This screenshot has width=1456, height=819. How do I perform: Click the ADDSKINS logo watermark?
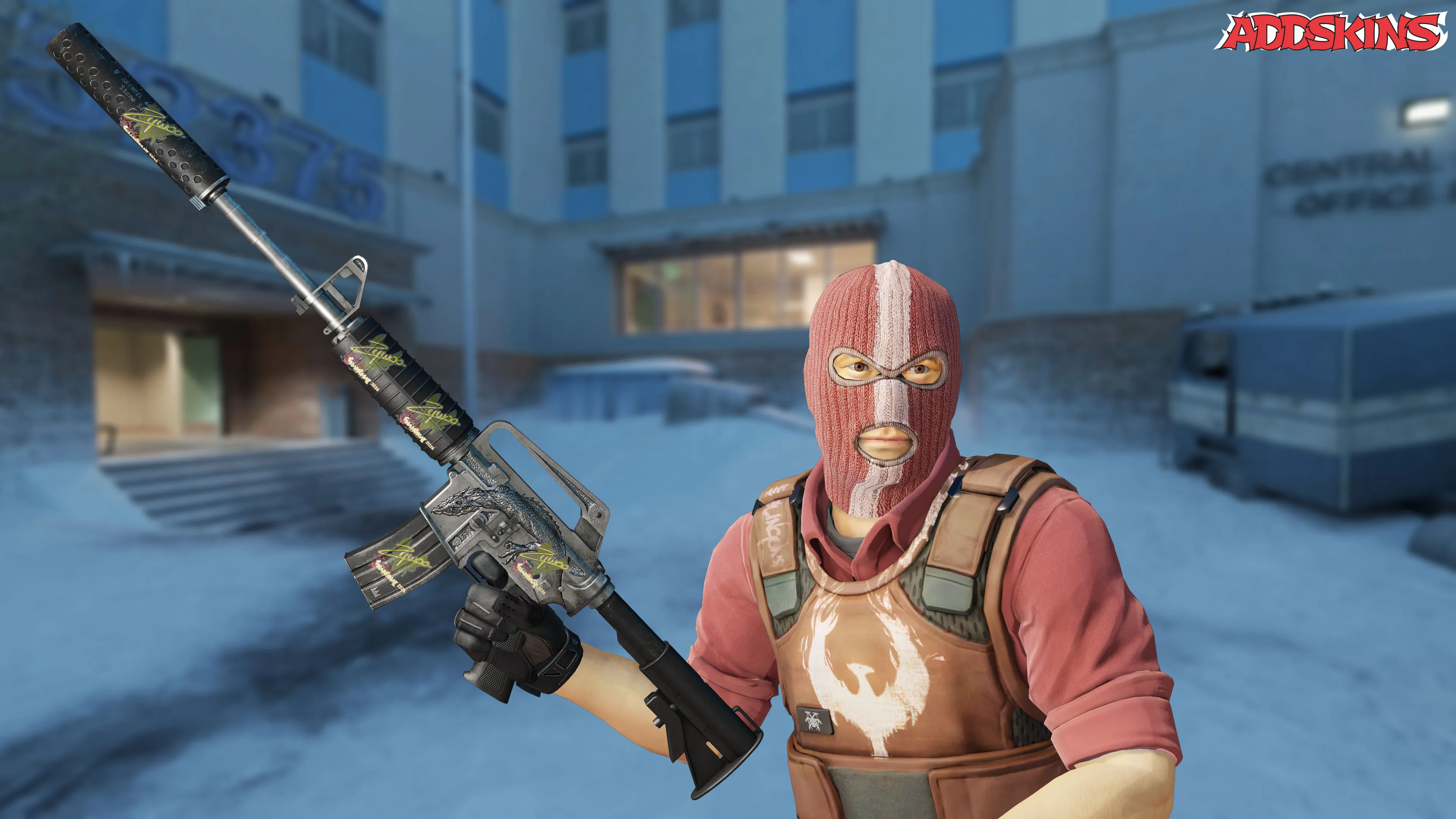point(1334,32)
